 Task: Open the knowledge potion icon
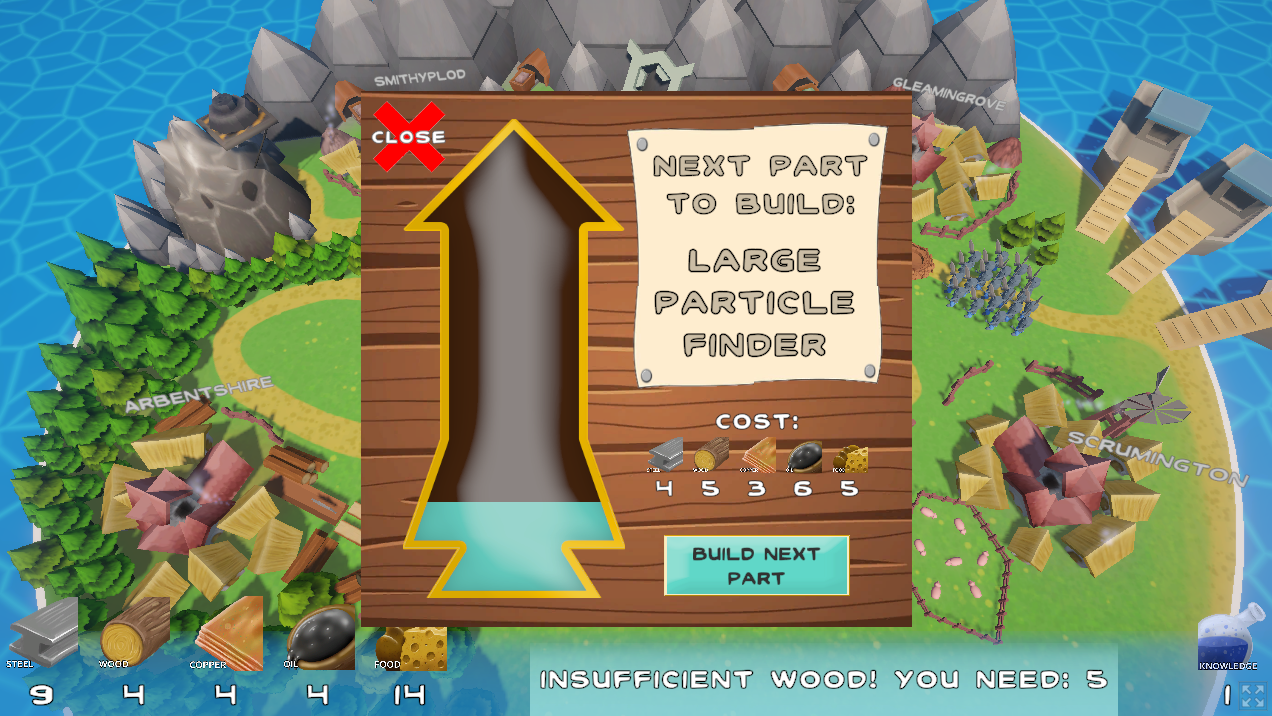tap(1227, 636)
